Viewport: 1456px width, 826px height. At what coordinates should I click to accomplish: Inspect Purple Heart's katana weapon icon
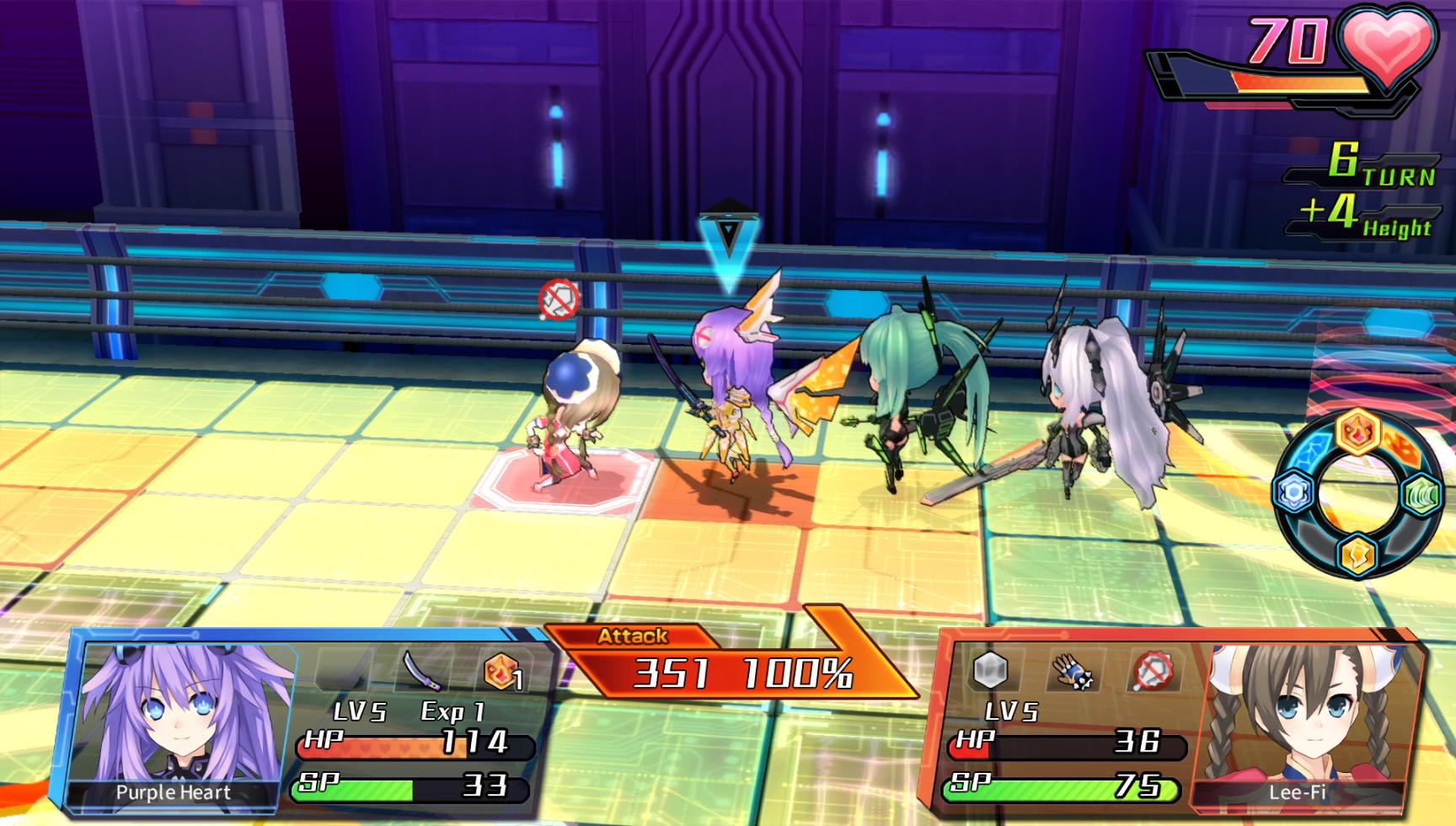424,671
